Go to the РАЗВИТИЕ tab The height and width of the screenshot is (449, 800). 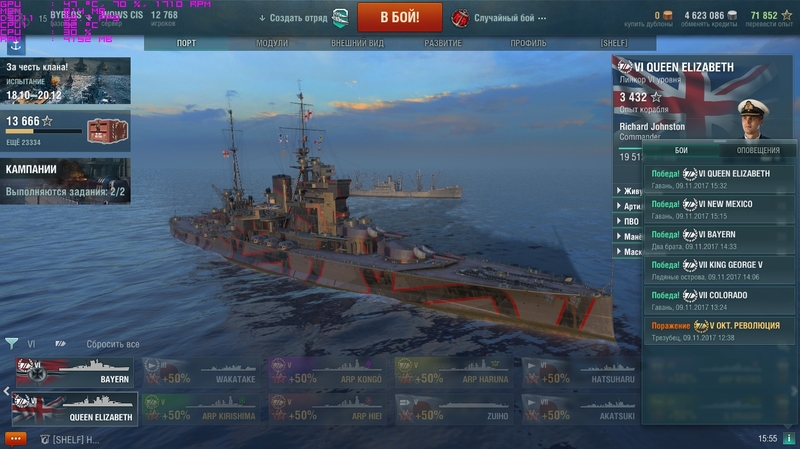point(443,44)
